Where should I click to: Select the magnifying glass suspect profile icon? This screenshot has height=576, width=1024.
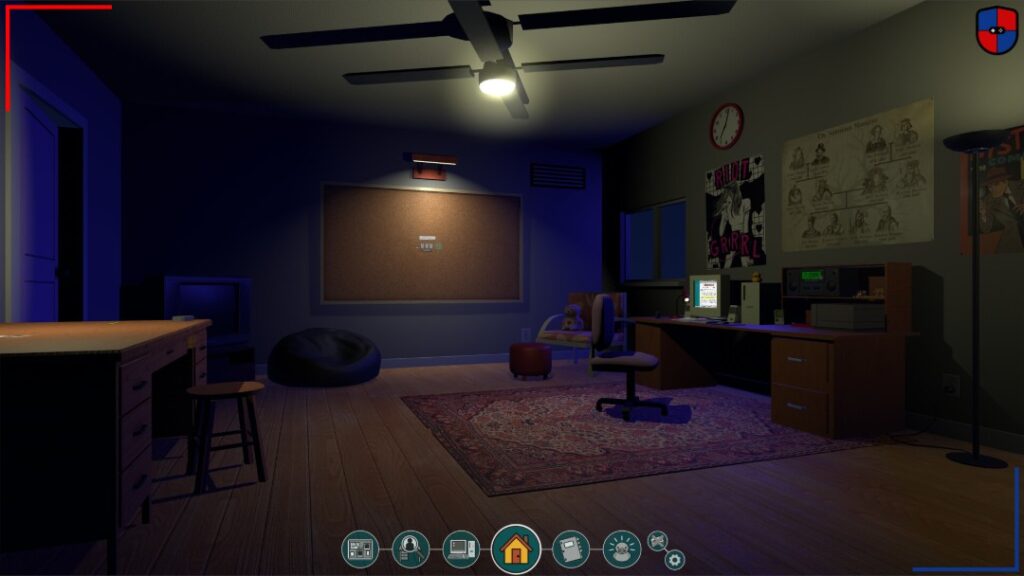pyautogui.click(x=410, y=548)
